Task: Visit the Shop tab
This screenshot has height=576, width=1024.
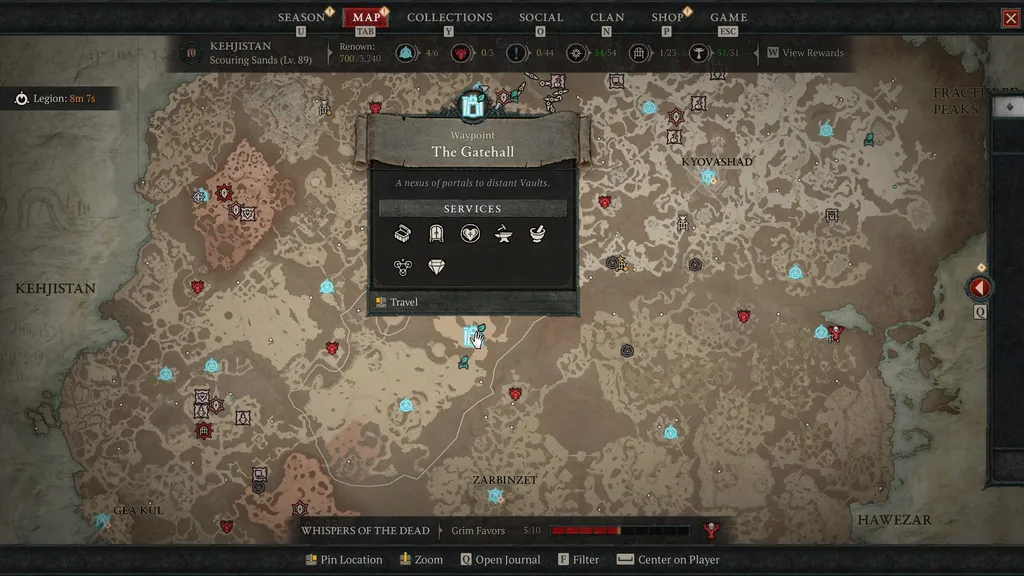Action: (x=667, y=17)
